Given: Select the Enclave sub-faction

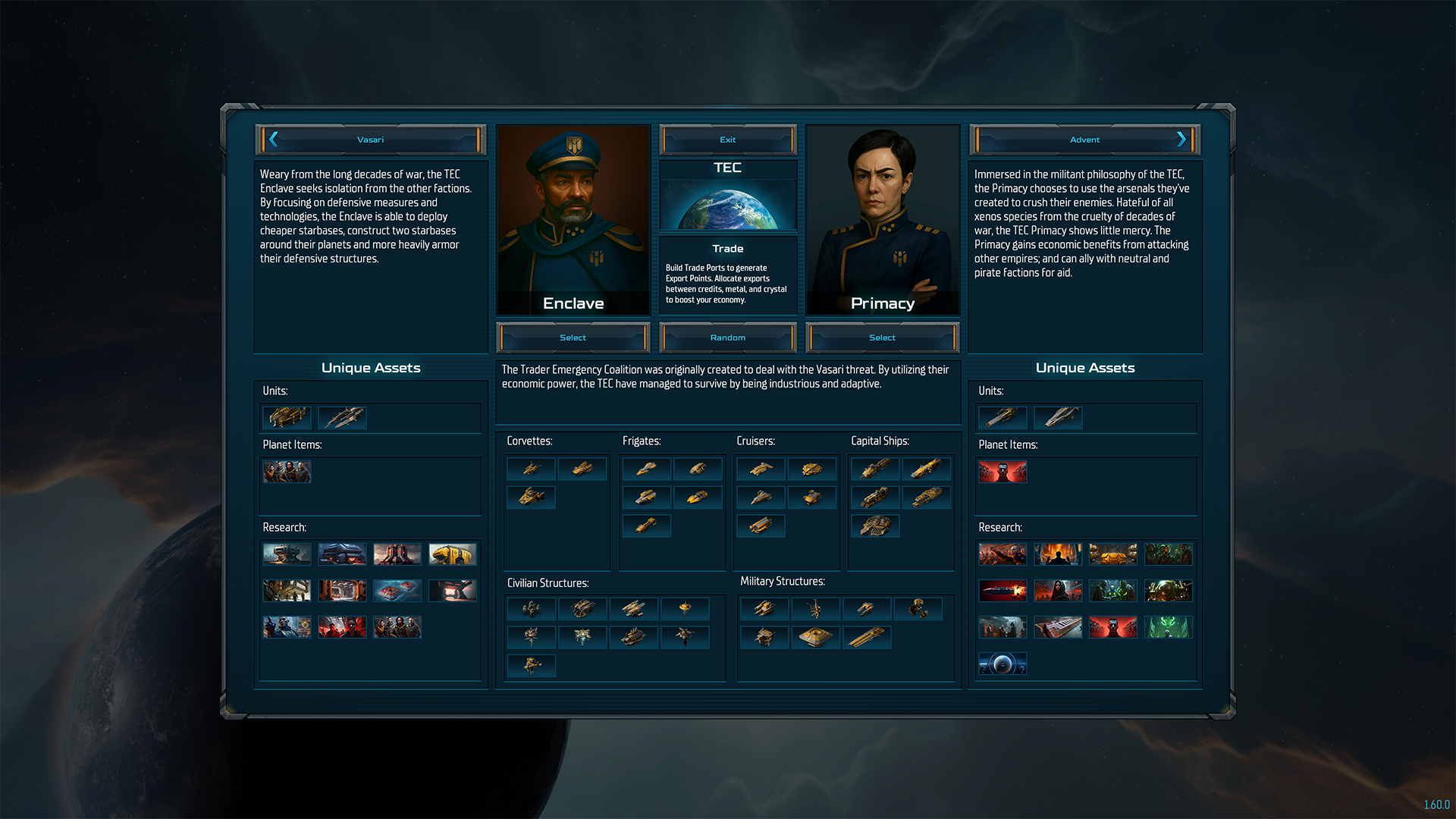Looking at the screenshot, I should tap(573, 337).
